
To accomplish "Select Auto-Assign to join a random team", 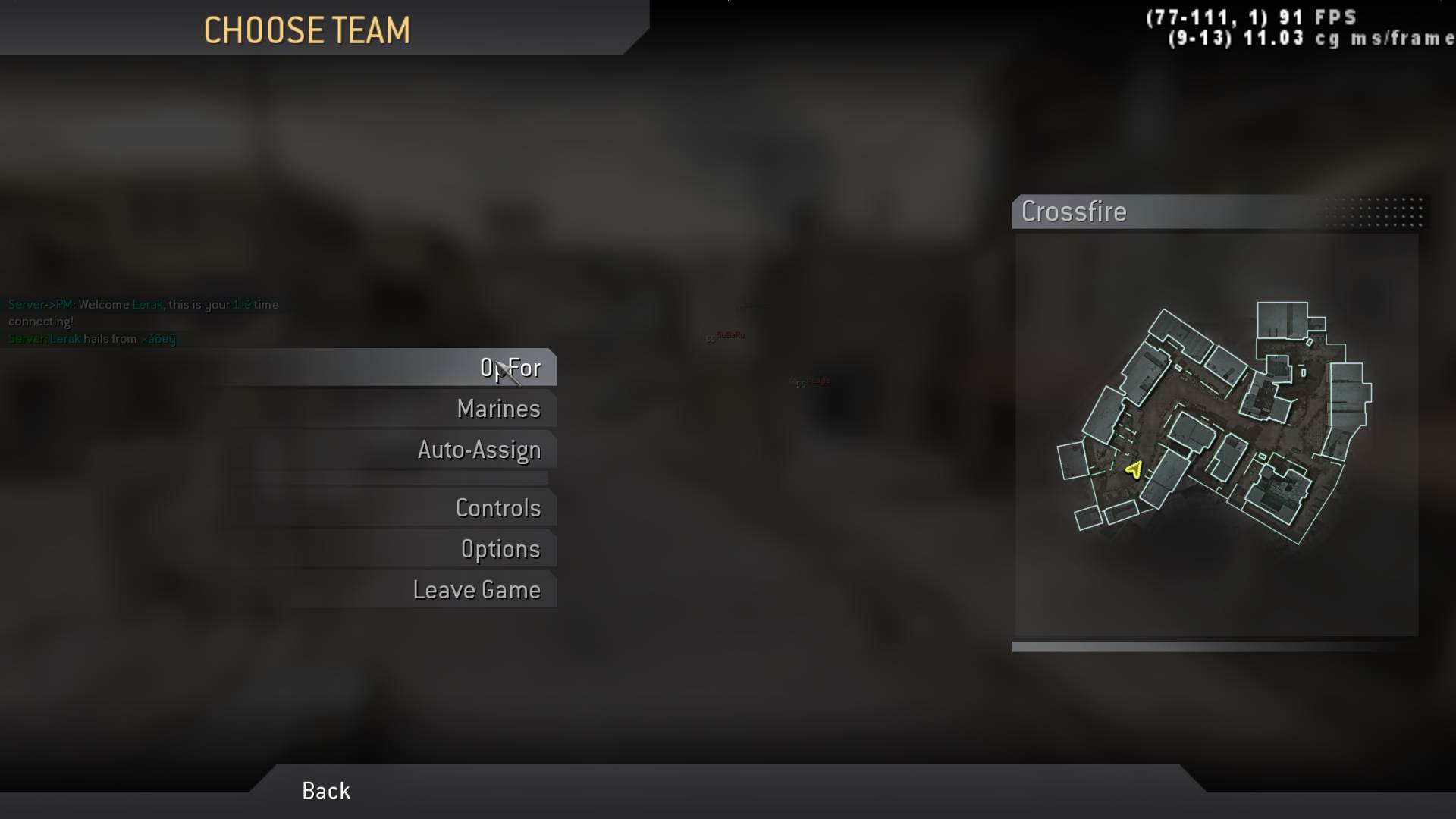I will click(479, 449).
